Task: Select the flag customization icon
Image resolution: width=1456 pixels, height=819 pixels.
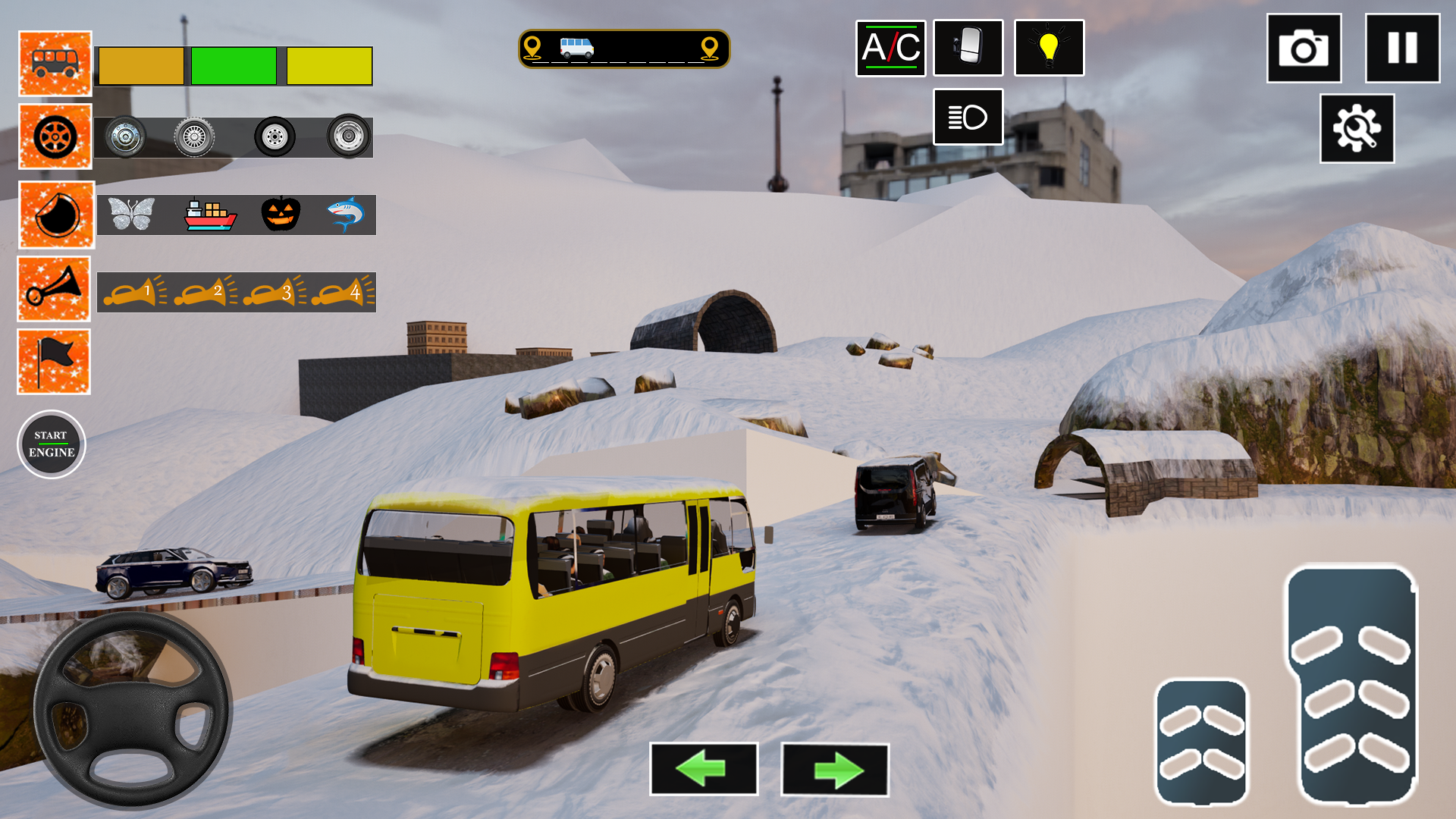Action: click(53, 361)
